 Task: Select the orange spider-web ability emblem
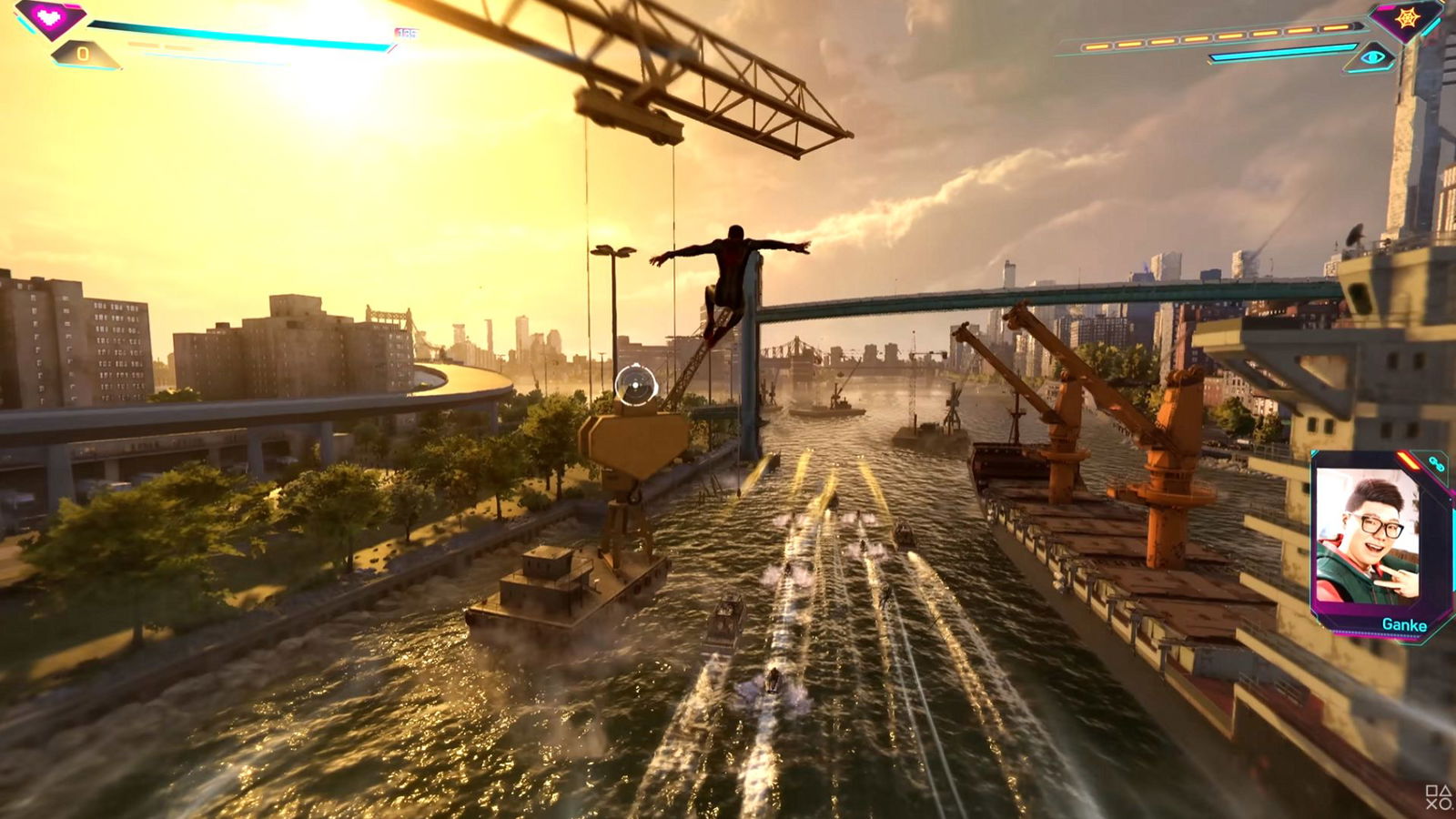point(1407,19)
